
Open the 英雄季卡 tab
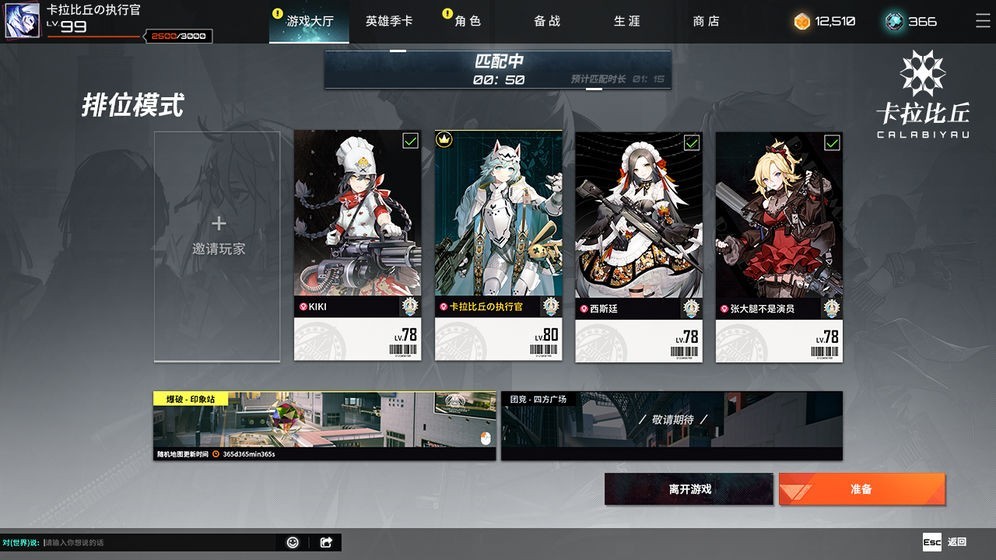pos(389,21)
